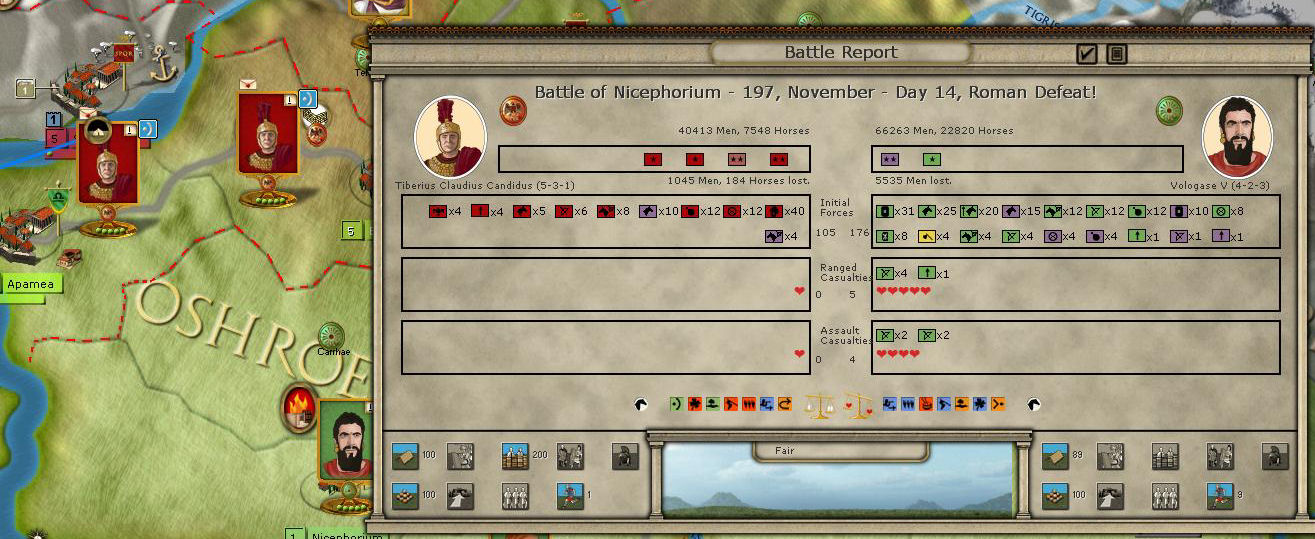The image size is (1315, 539).
Task: Click the green Parthian faction shield emblem
Action: point(1169,110)
